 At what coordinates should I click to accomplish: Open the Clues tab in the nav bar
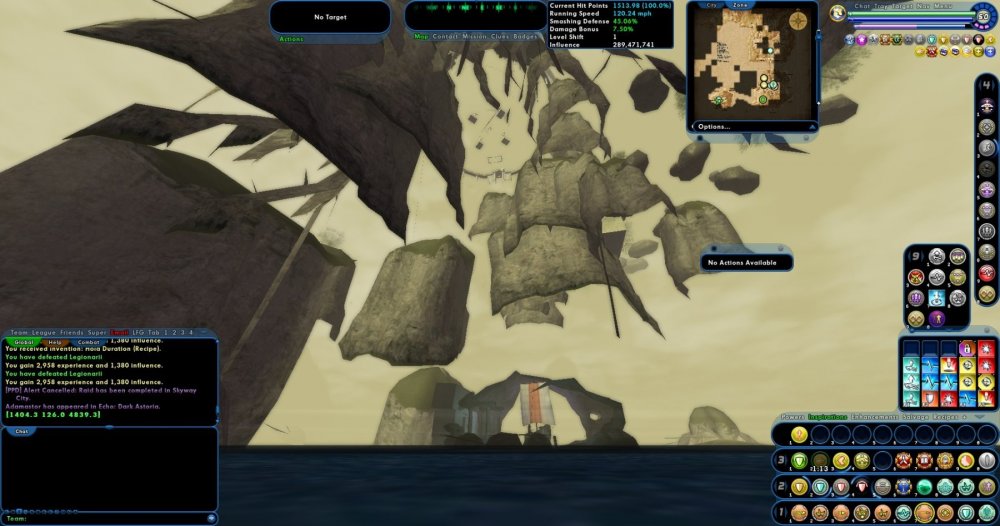tap(501, 36)
